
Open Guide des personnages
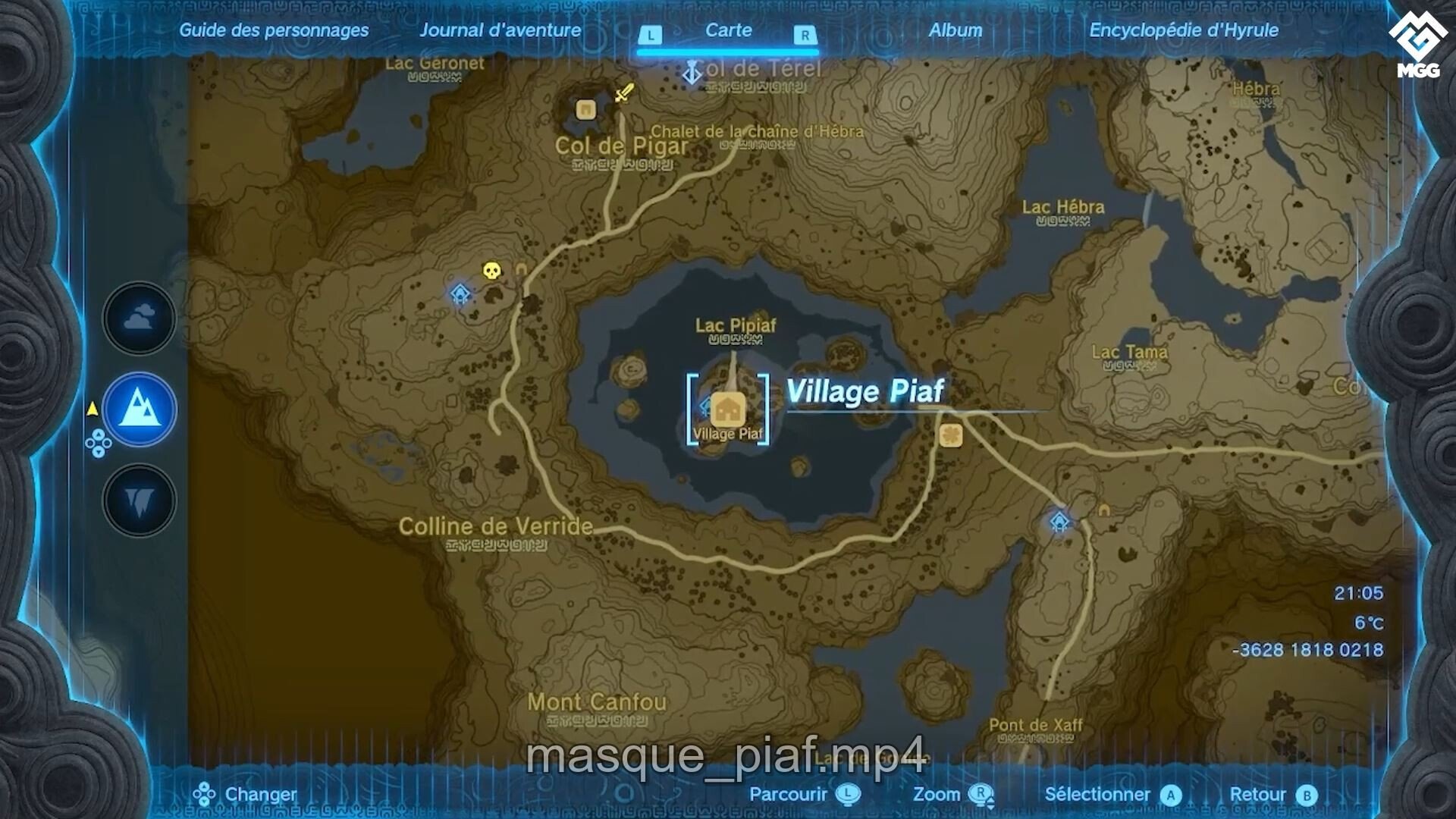point(273,30)
